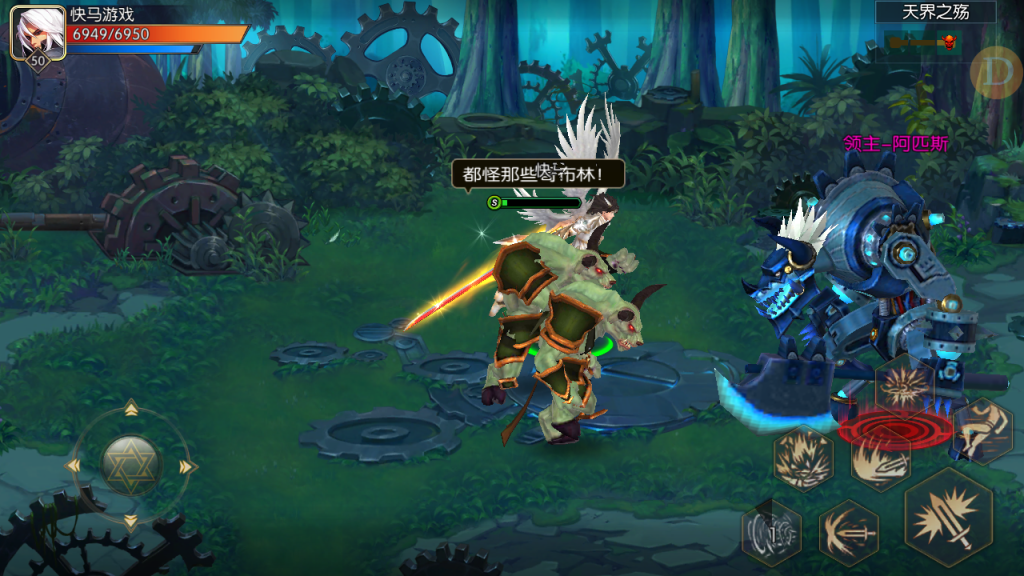
Task: Use the crescent sword thrust skill
Action: coord(848,530)
